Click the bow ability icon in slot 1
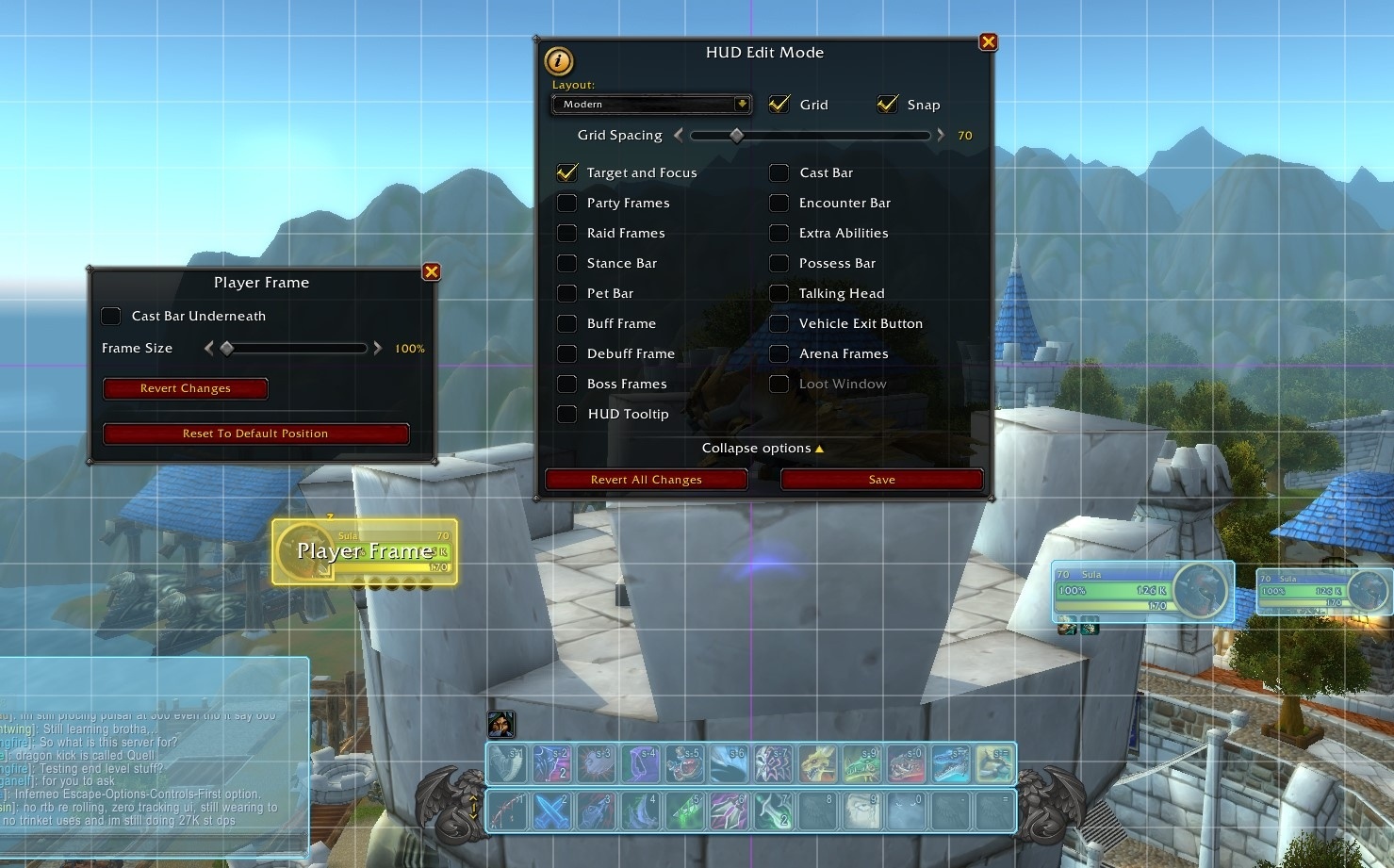Viewport: 1394px width, 868px height. pos(509,809)
